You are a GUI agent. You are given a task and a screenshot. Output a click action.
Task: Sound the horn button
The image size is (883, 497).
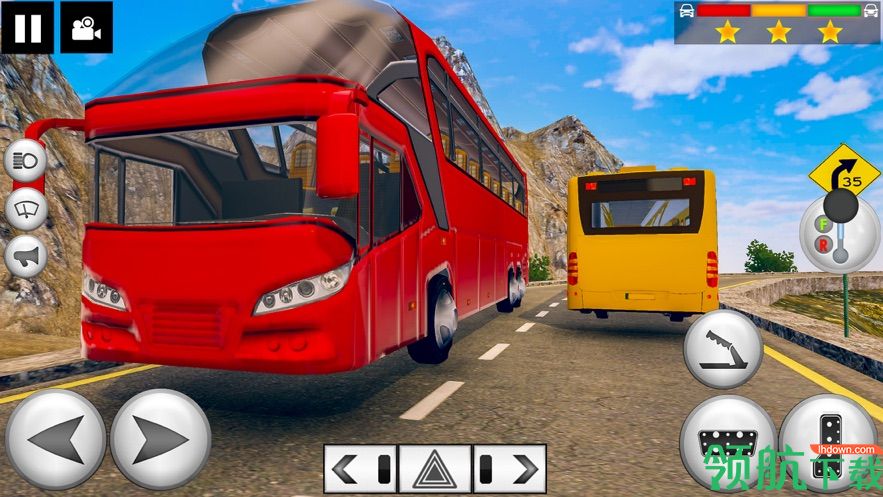click(x=26, y=257)
